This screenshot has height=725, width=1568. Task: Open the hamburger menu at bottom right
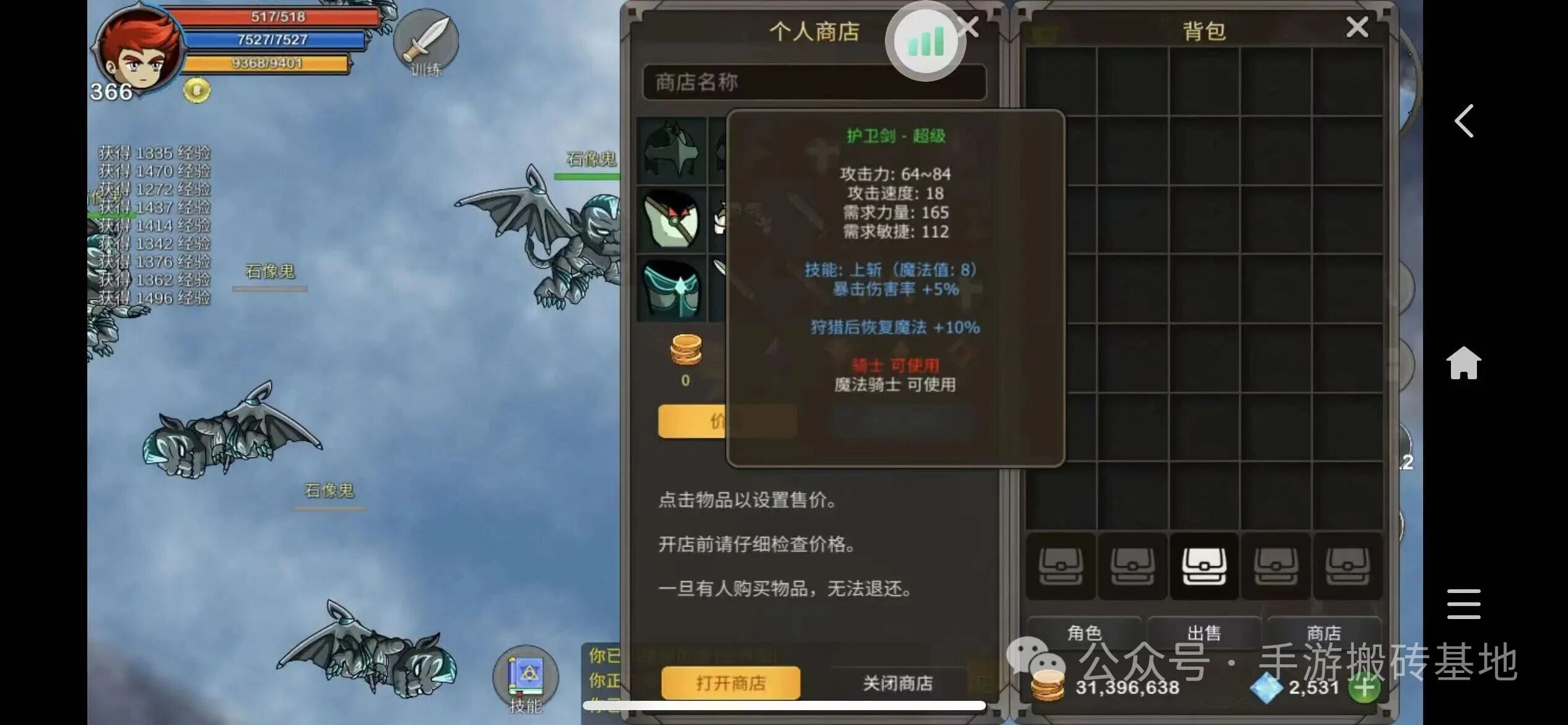point(1463,604)
